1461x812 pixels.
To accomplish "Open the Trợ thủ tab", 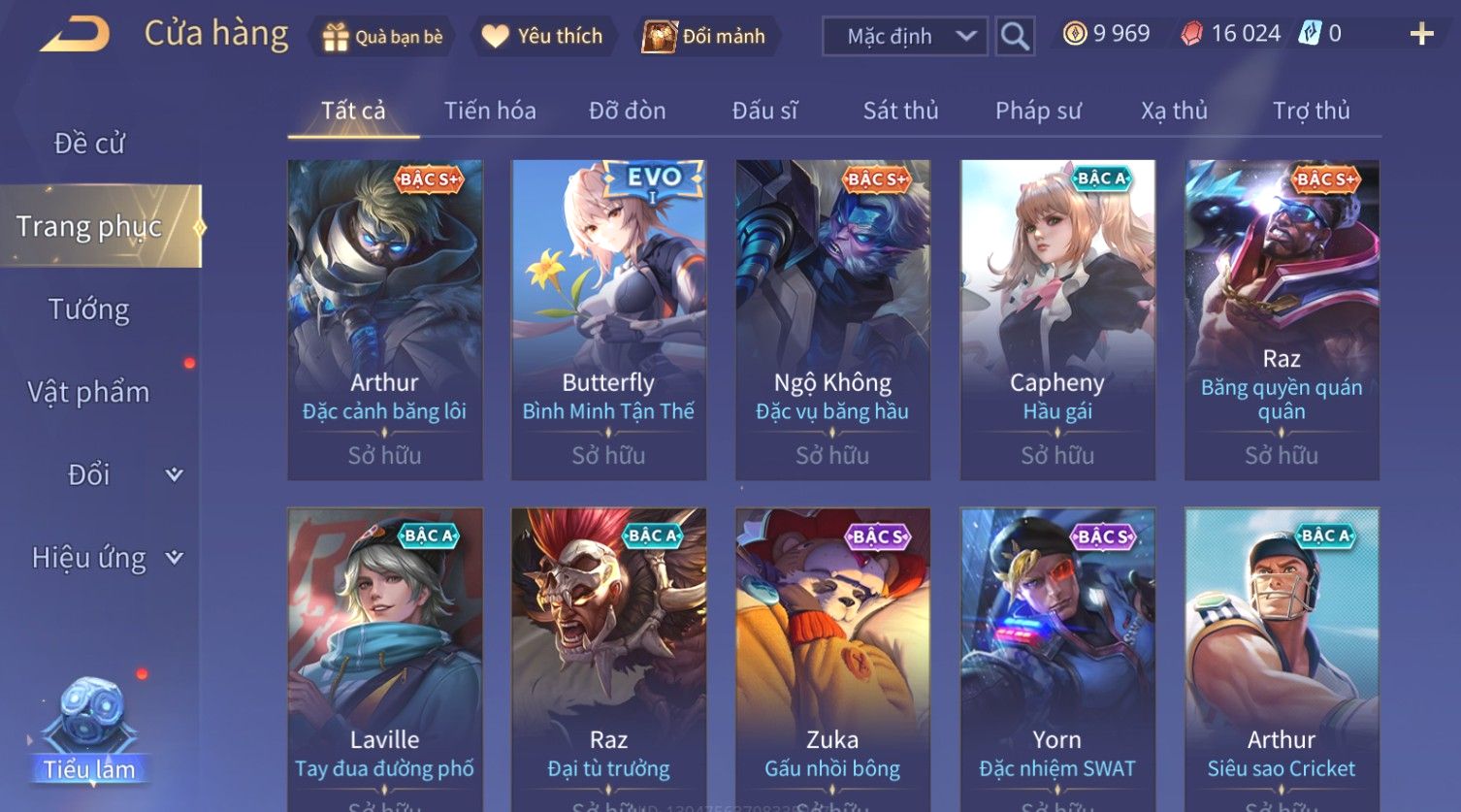I will tap(1311, 111).
